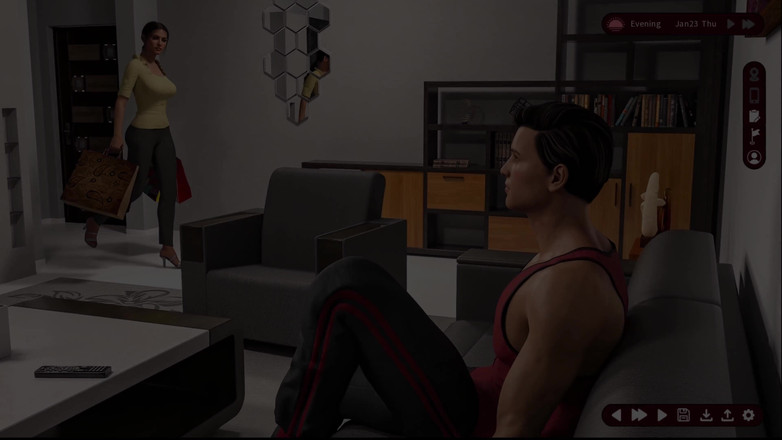Quick load using the upload arrow icon
This screenshot has height=440, width=782.
point(727,415)
